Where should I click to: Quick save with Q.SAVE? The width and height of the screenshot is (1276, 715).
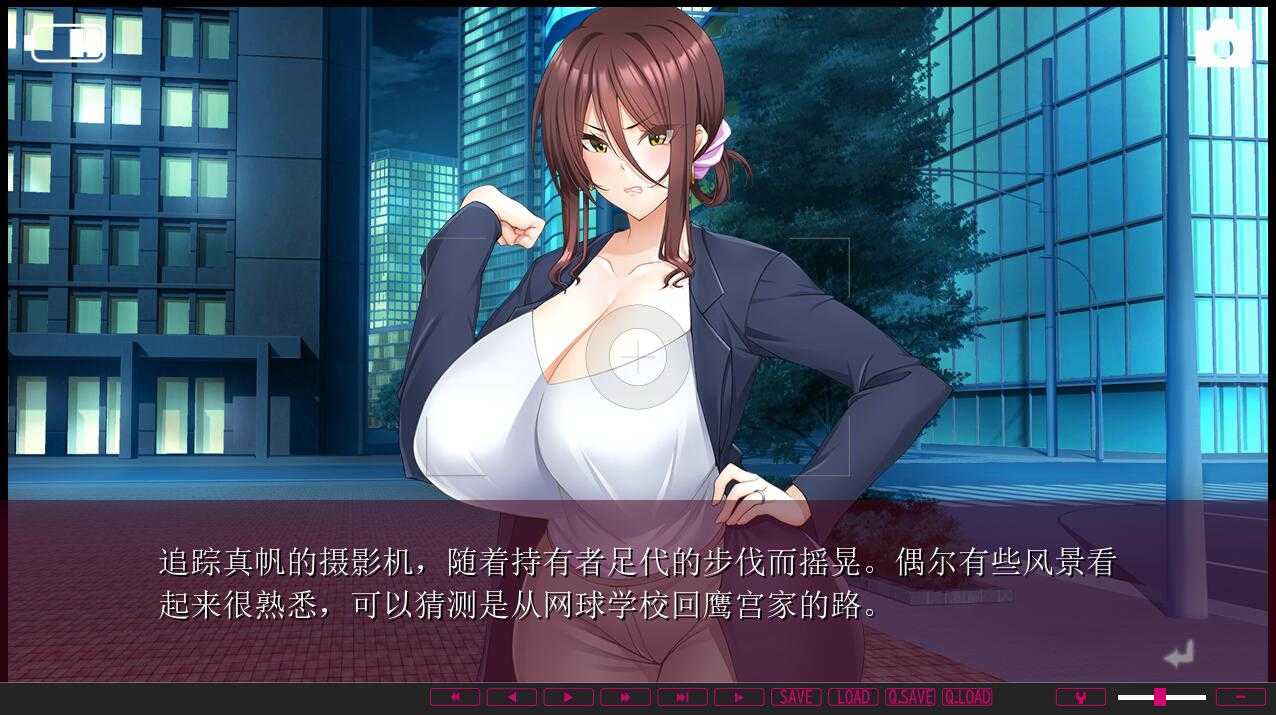click(910, 697)
